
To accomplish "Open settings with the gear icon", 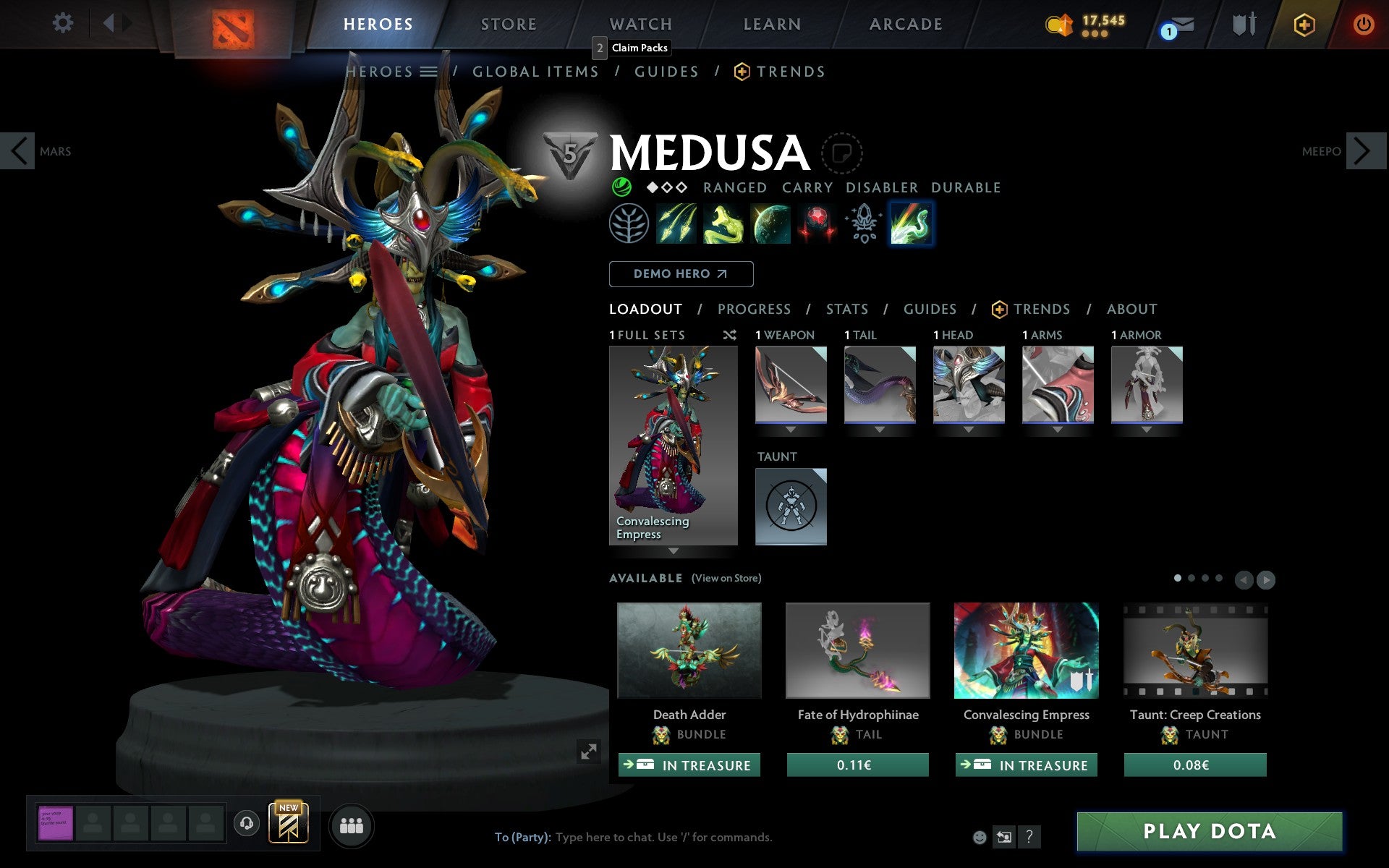I will click(64, 23).
